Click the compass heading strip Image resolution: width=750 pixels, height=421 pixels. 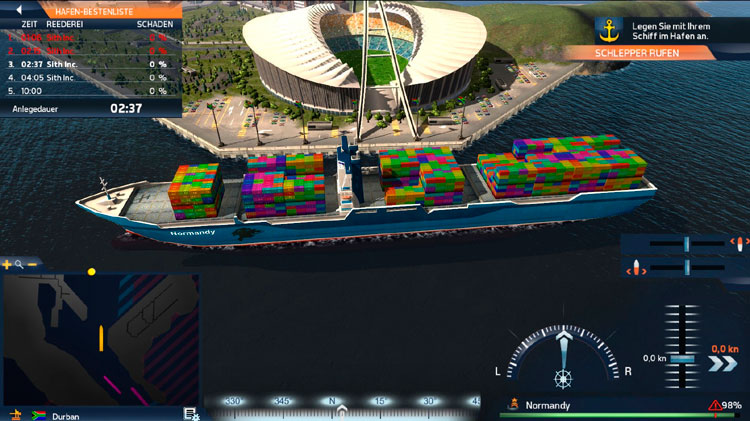341,405
